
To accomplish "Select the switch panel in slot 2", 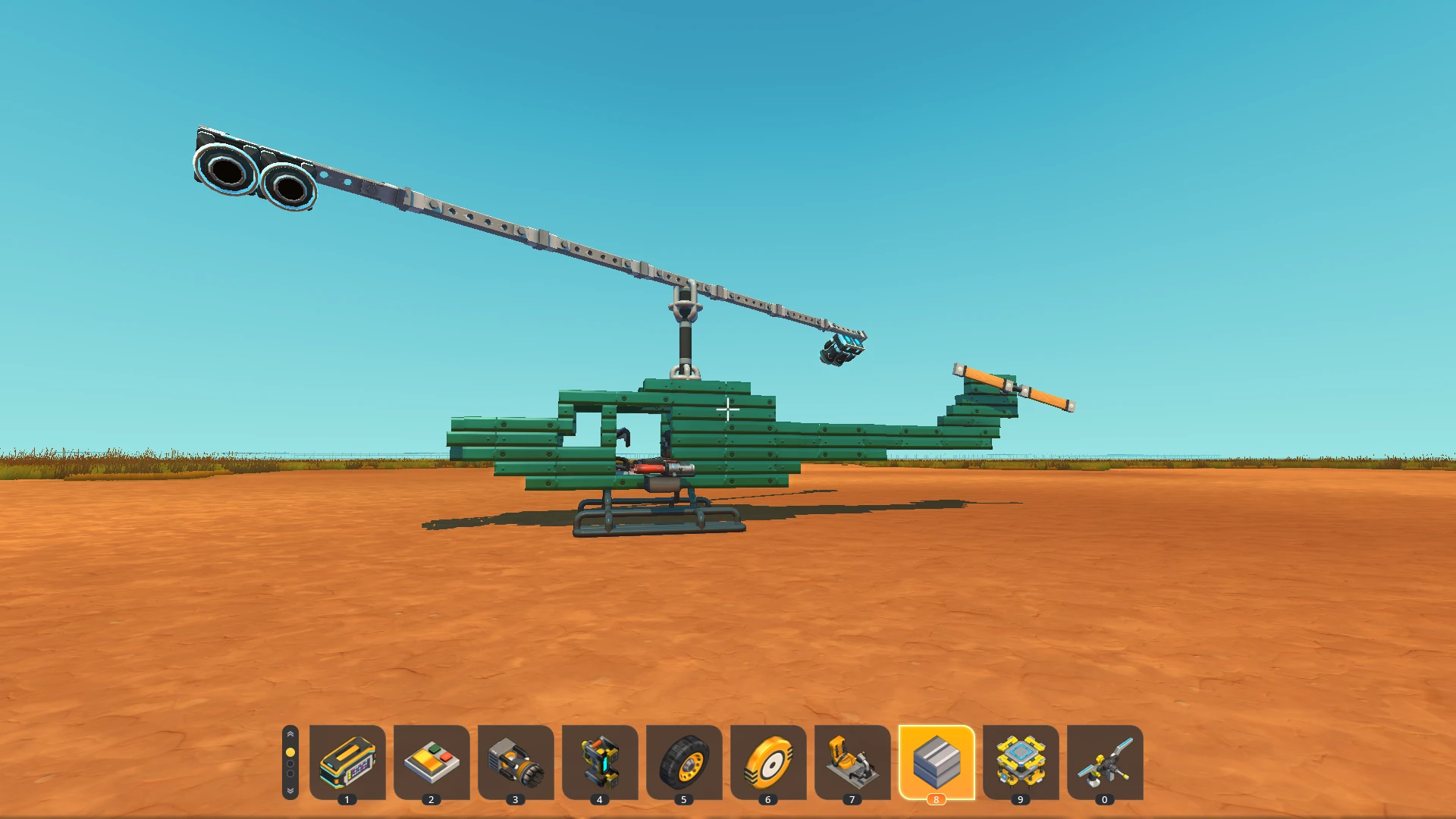I will pyautogui.click(x=431, y=764).
